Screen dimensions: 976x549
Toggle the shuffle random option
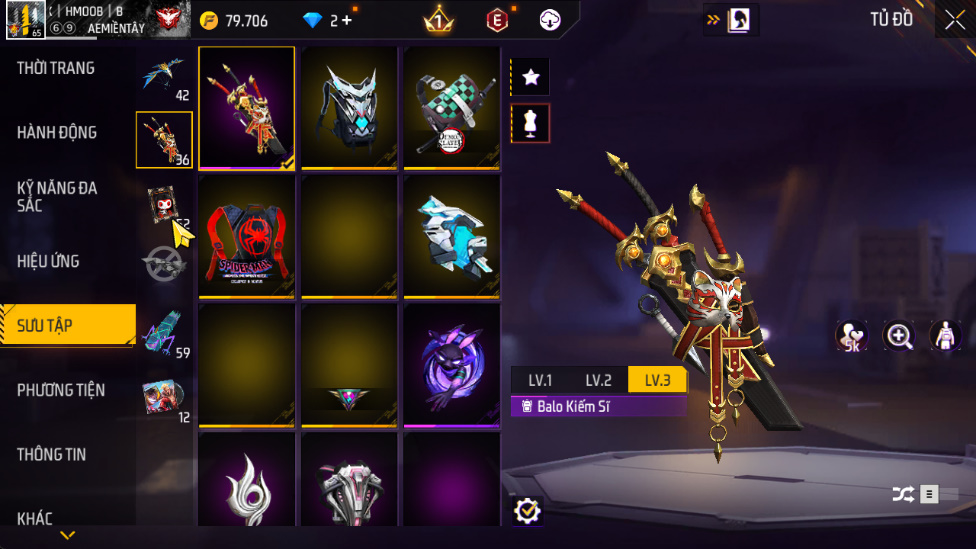903,494
